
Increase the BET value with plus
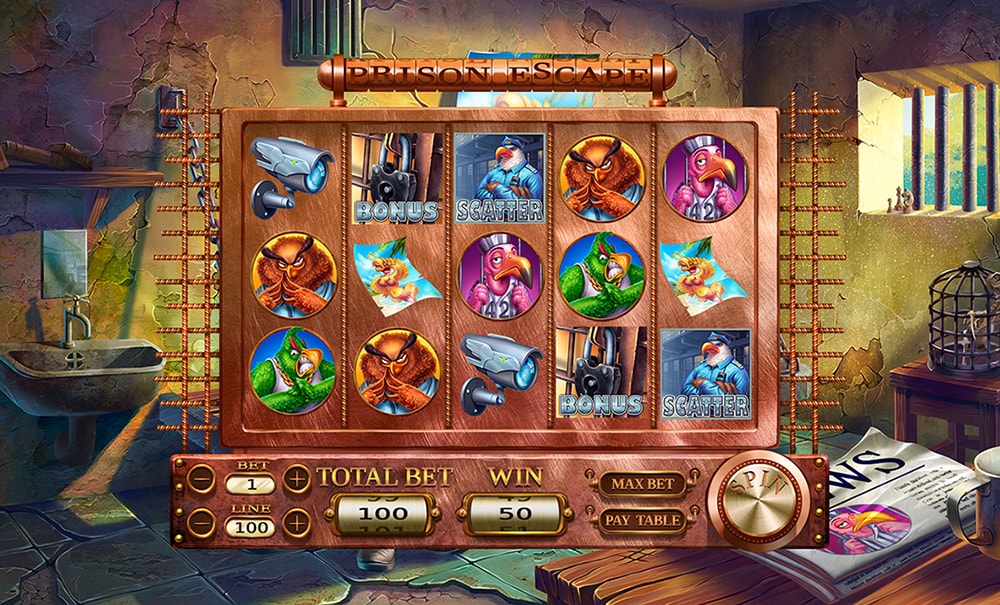click(297, 479)
